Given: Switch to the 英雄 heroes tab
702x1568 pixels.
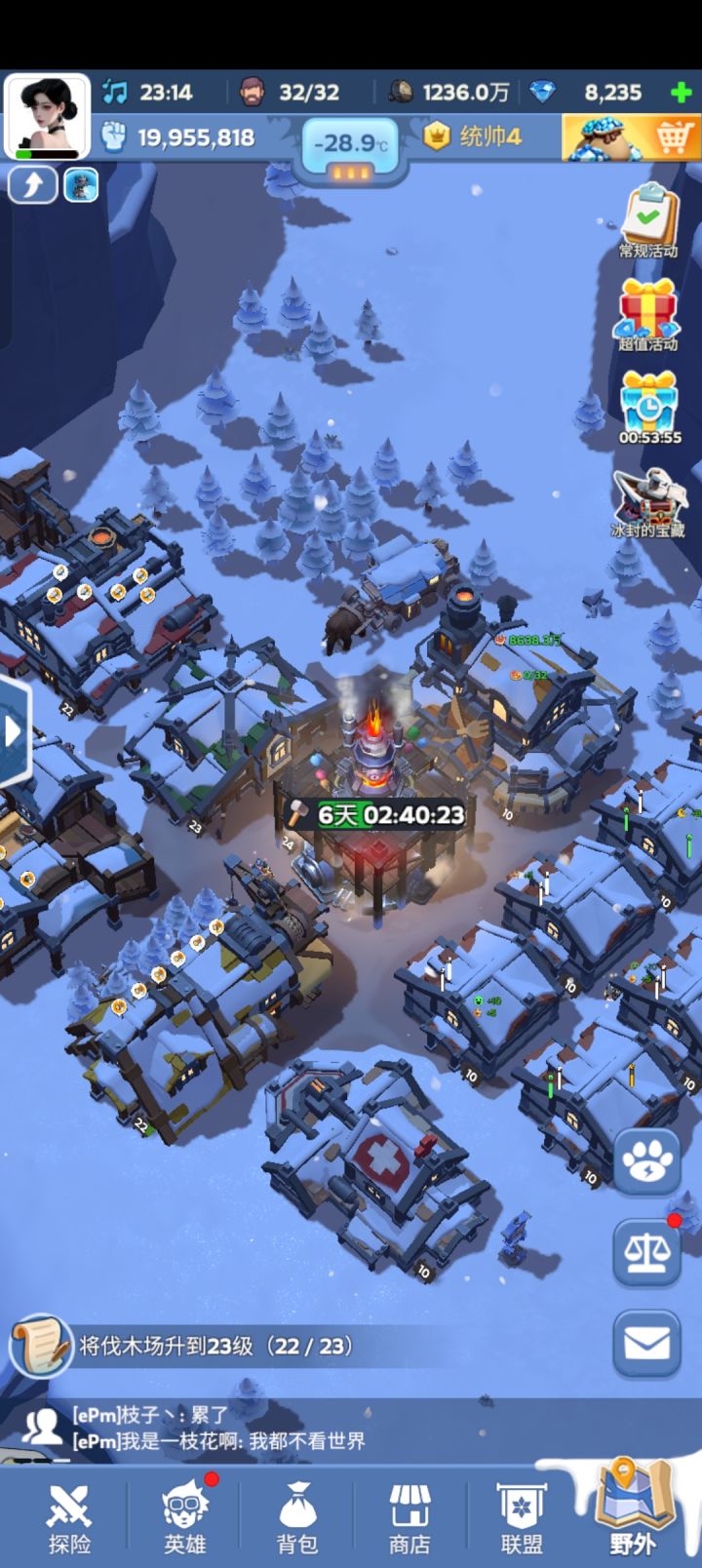Looking at the screenshot, I should coord(184,1517).
